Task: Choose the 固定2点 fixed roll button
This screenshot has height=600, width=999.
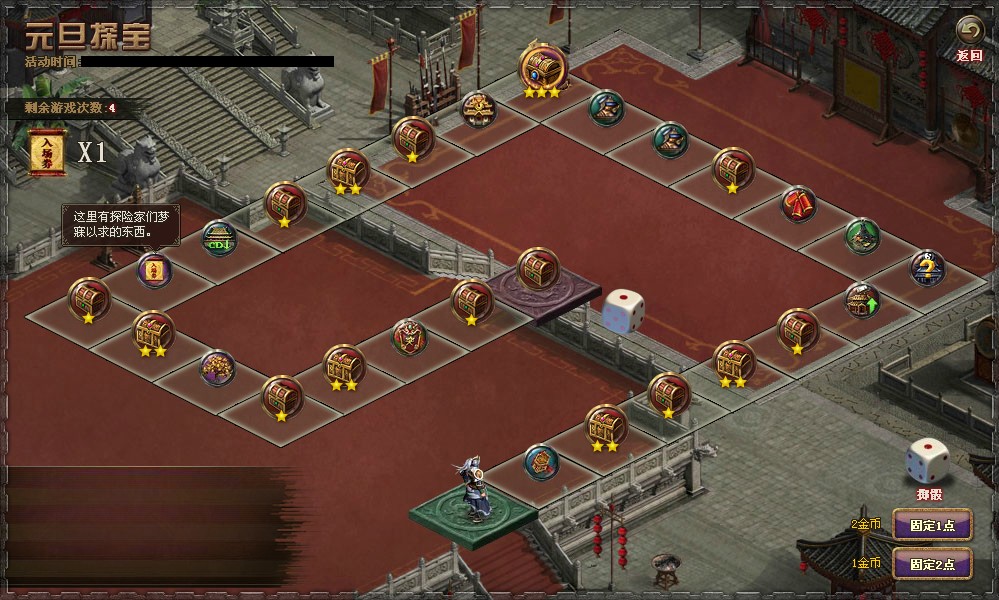Action: [931, 564]
